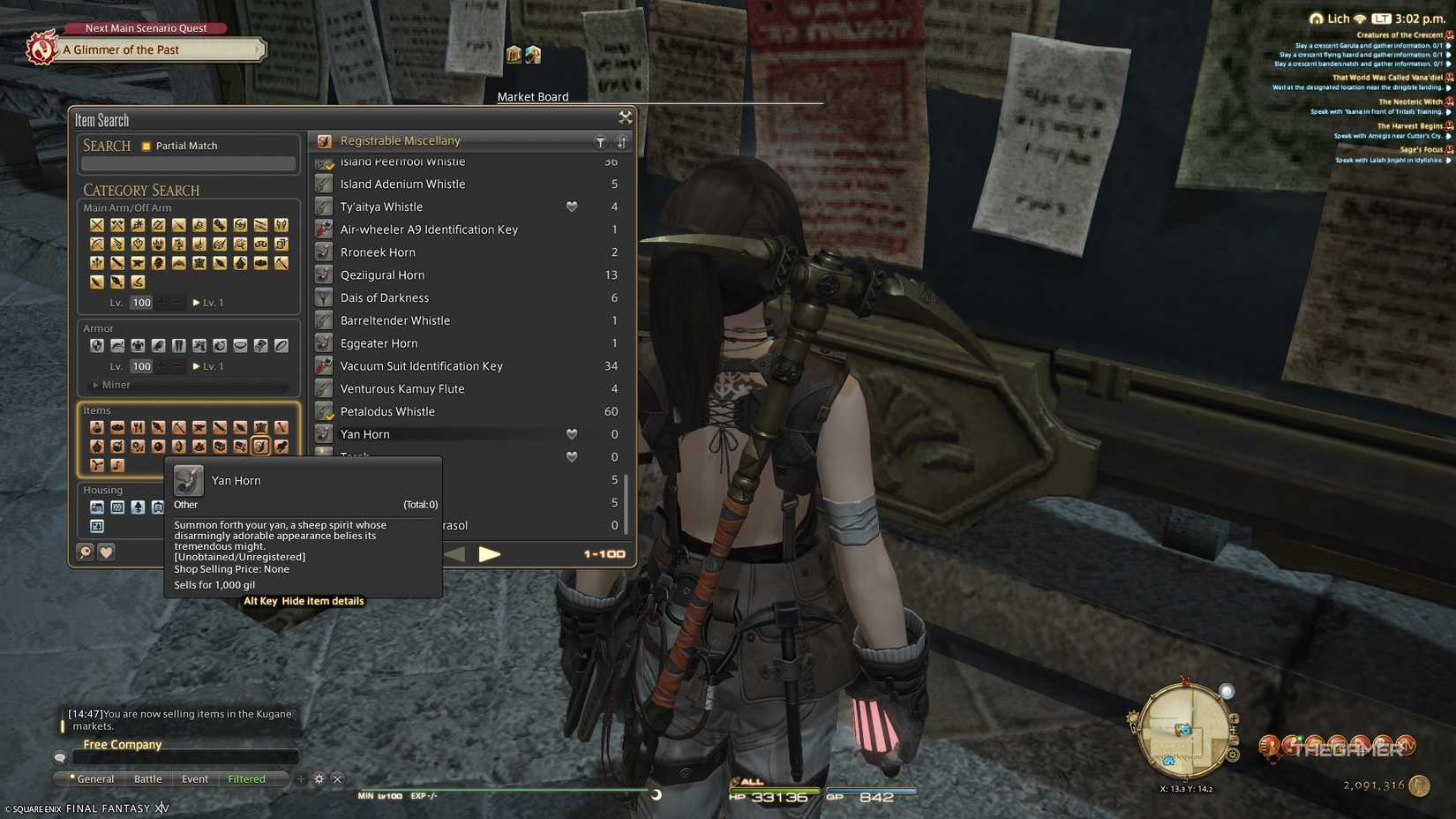Select the orchestrion roll icon in Items category
Image resolution: width=1456 pixels, height=819 pixels.
(116, 467)
